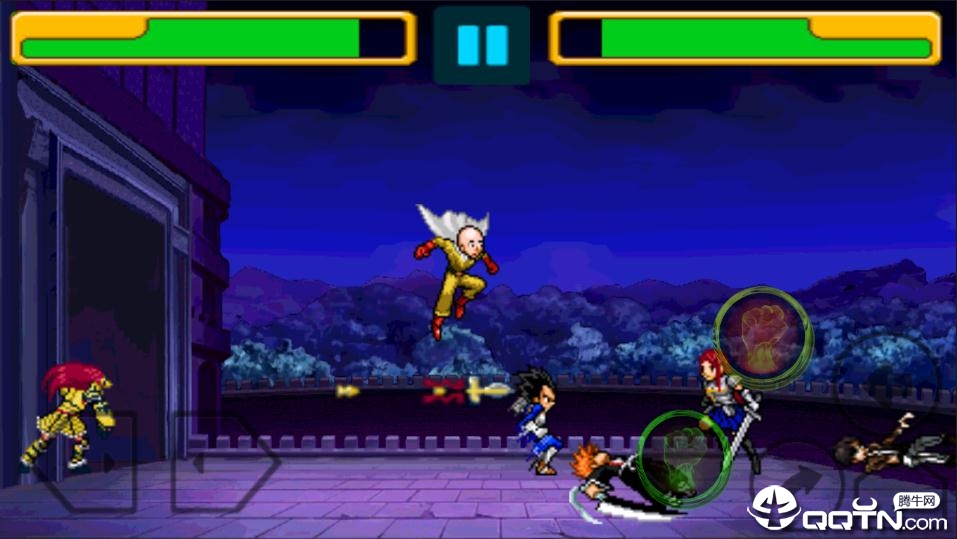This screenshot has width=957, height=539.
Task: Move right with the right arrow pad
Action: pyautogui.click(x=223, y=463)
